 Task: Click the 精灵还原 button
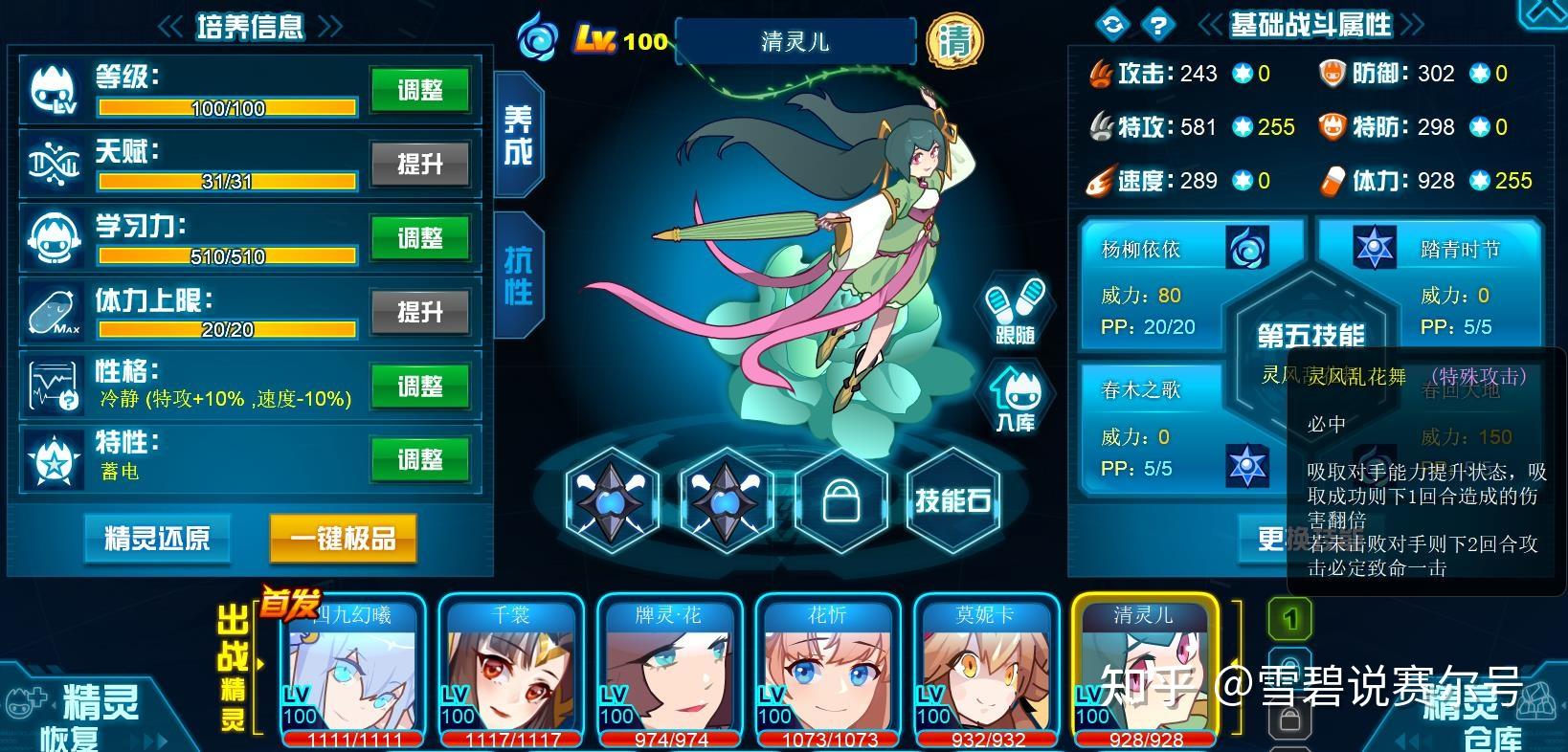(157, 538)
